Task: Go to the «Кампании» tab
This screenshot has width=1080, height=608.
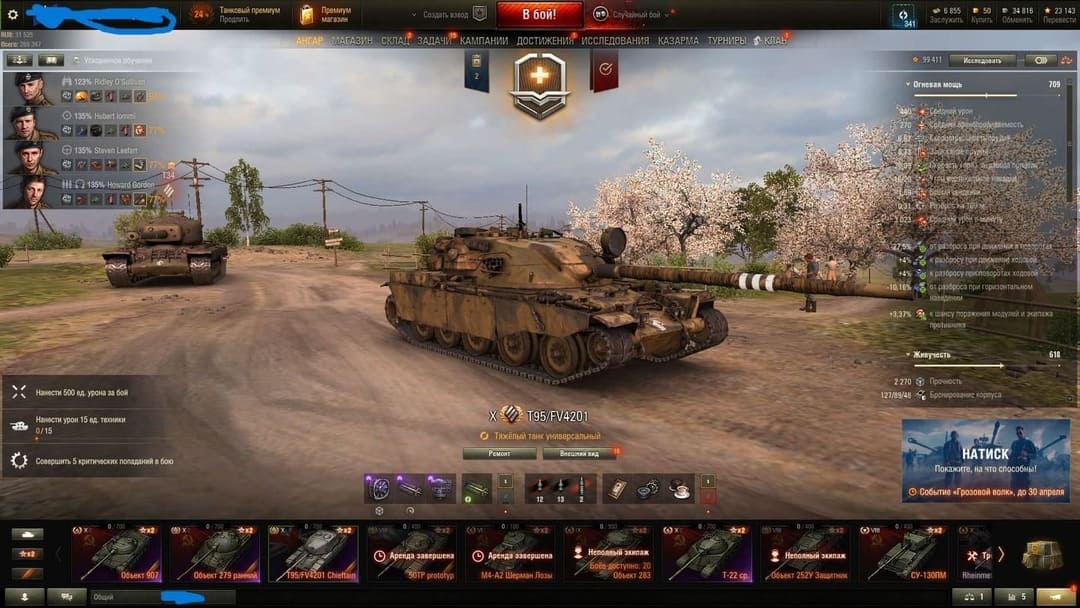Action: [484, 41]
